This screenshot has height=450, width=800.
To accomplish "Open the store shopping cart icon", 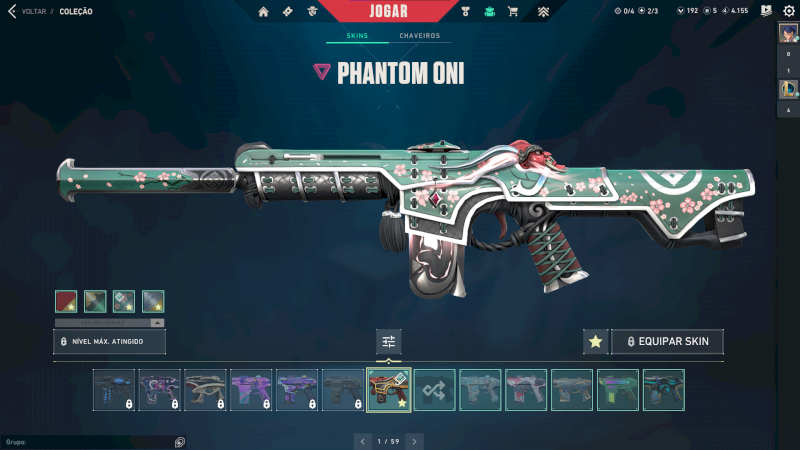I will tap(513, 12).
